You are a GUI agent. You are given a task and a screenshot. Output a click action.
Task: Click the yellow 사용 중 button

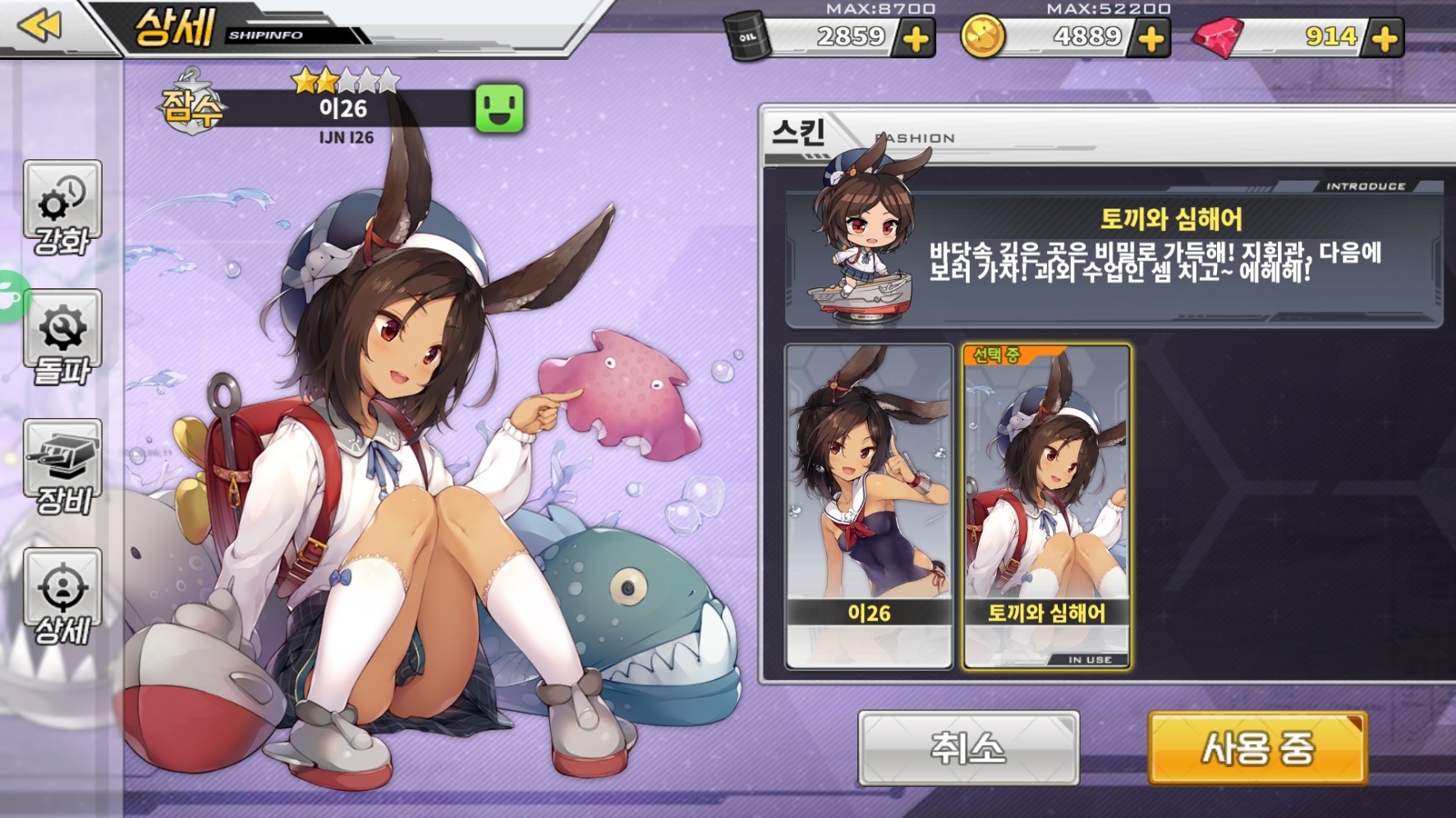click(x=1257, y=747)
